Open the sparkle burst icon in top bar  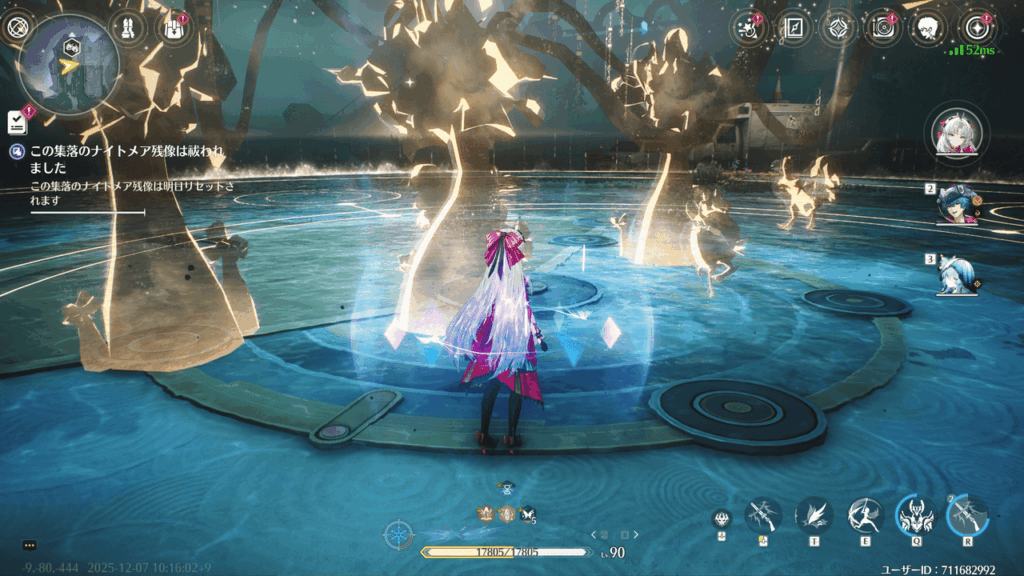point(749,27)
